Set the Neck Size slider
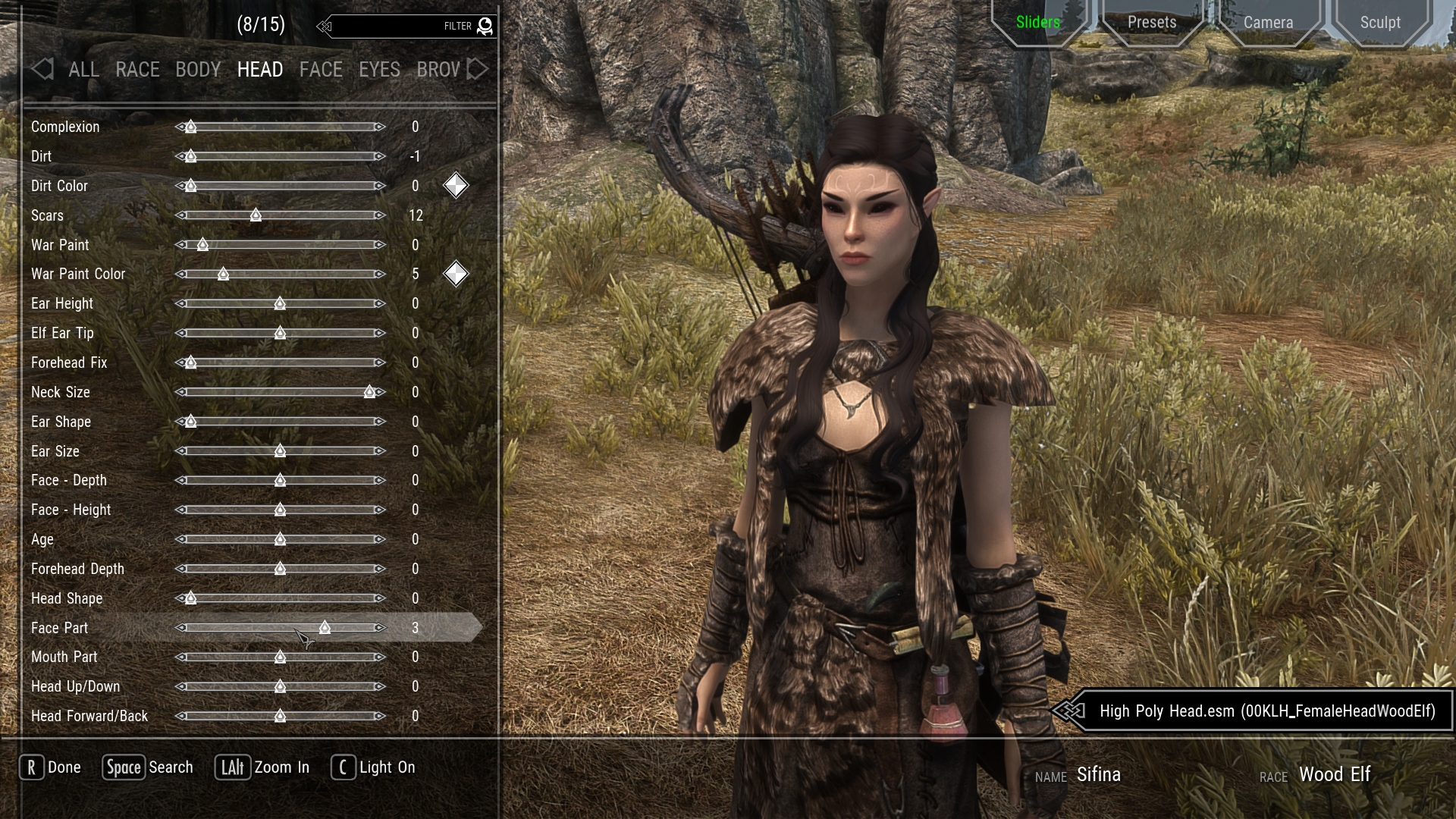 click(x=281, y=392)
